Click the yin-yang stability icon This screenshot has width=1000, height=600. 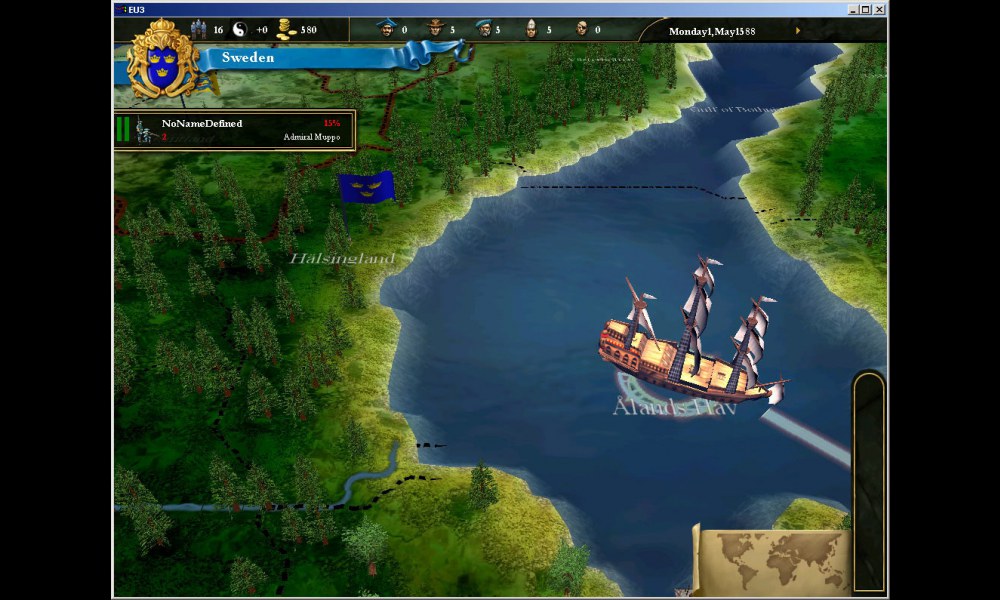239,29
